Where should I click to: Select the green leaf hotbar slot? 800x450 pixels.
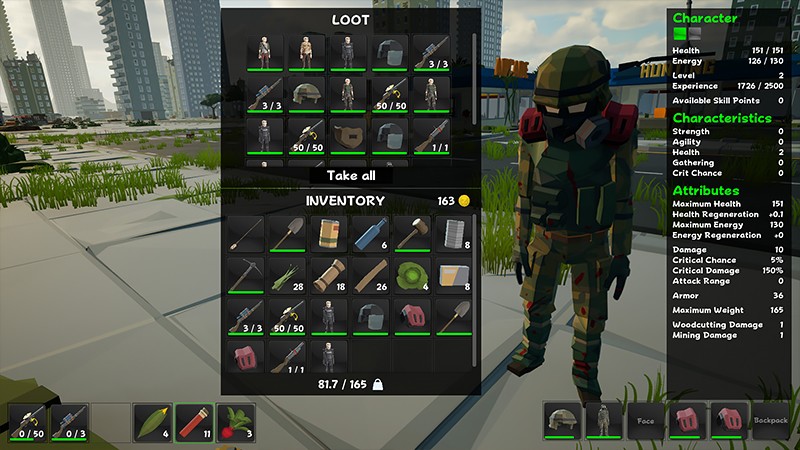[153, 422]
